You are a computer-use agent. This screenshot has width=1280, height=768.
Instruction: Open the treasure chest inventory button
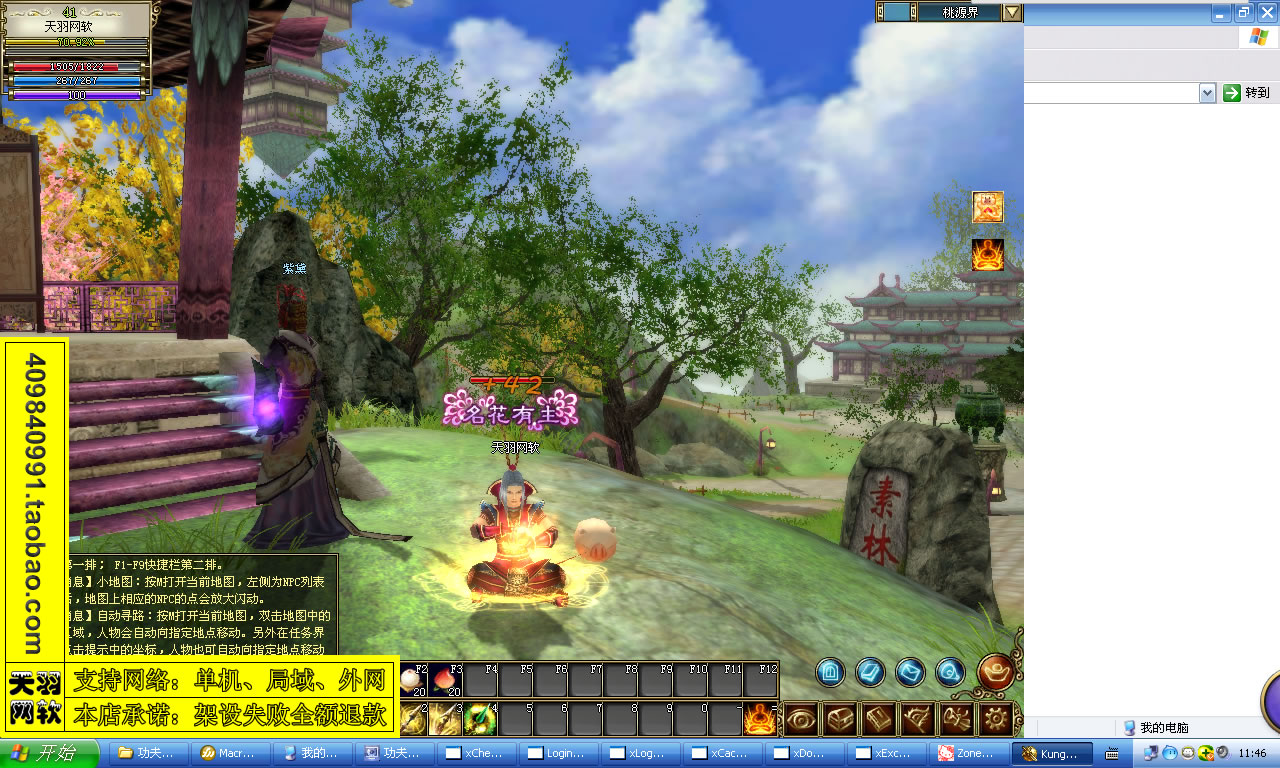840,718
